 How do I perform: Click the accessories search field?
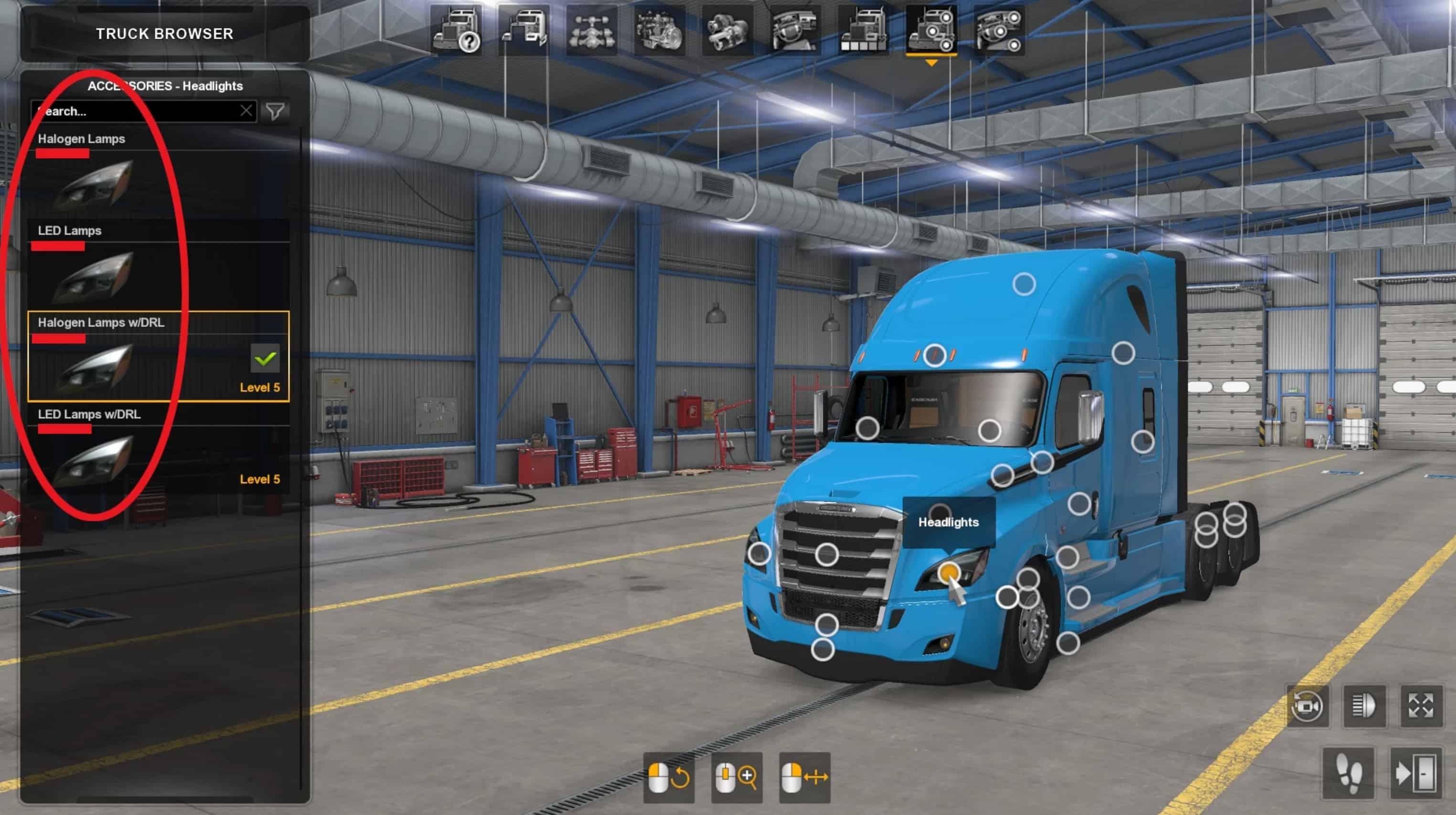pos(136,111)
